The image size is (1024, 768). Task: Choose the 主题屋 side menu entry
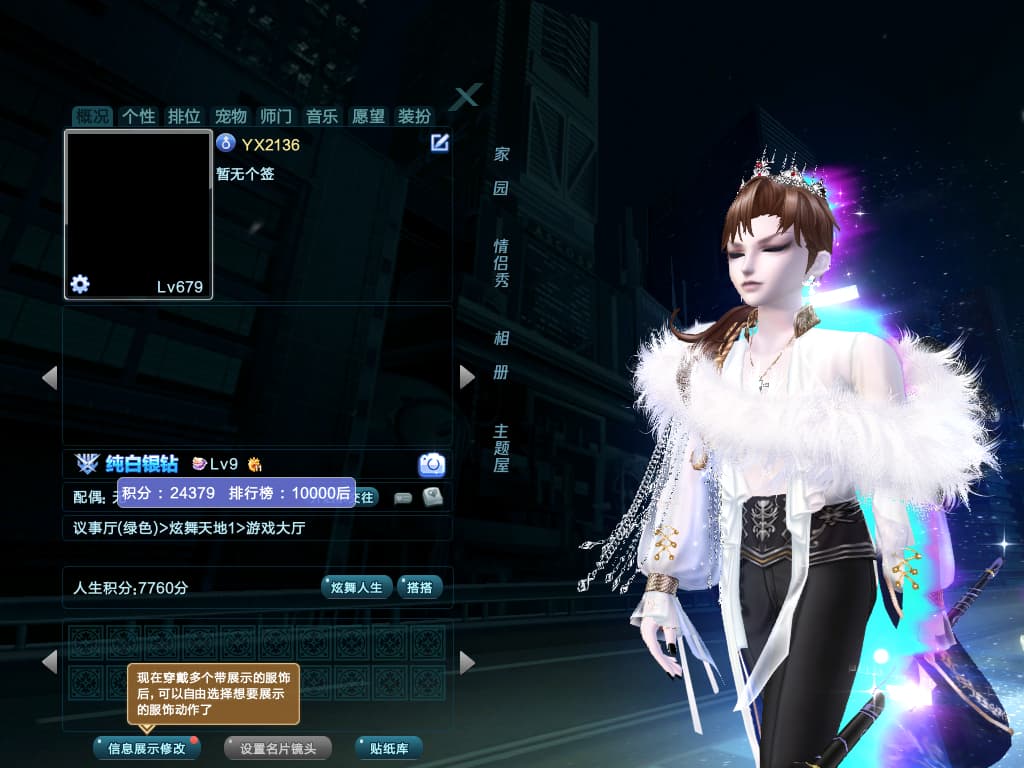coord(501,447)
